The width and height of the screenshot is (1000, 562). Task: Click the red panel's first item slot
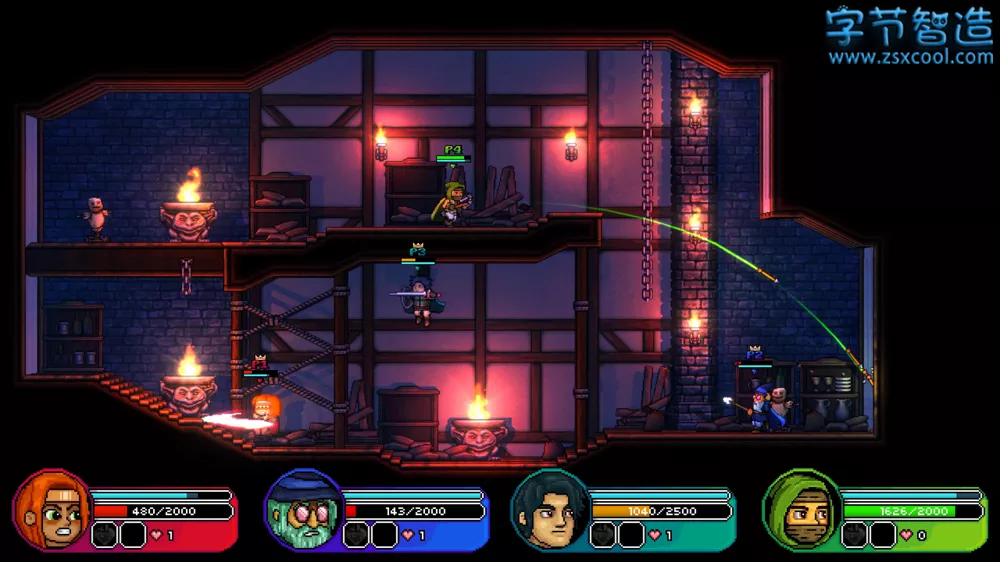click(105, 535)
